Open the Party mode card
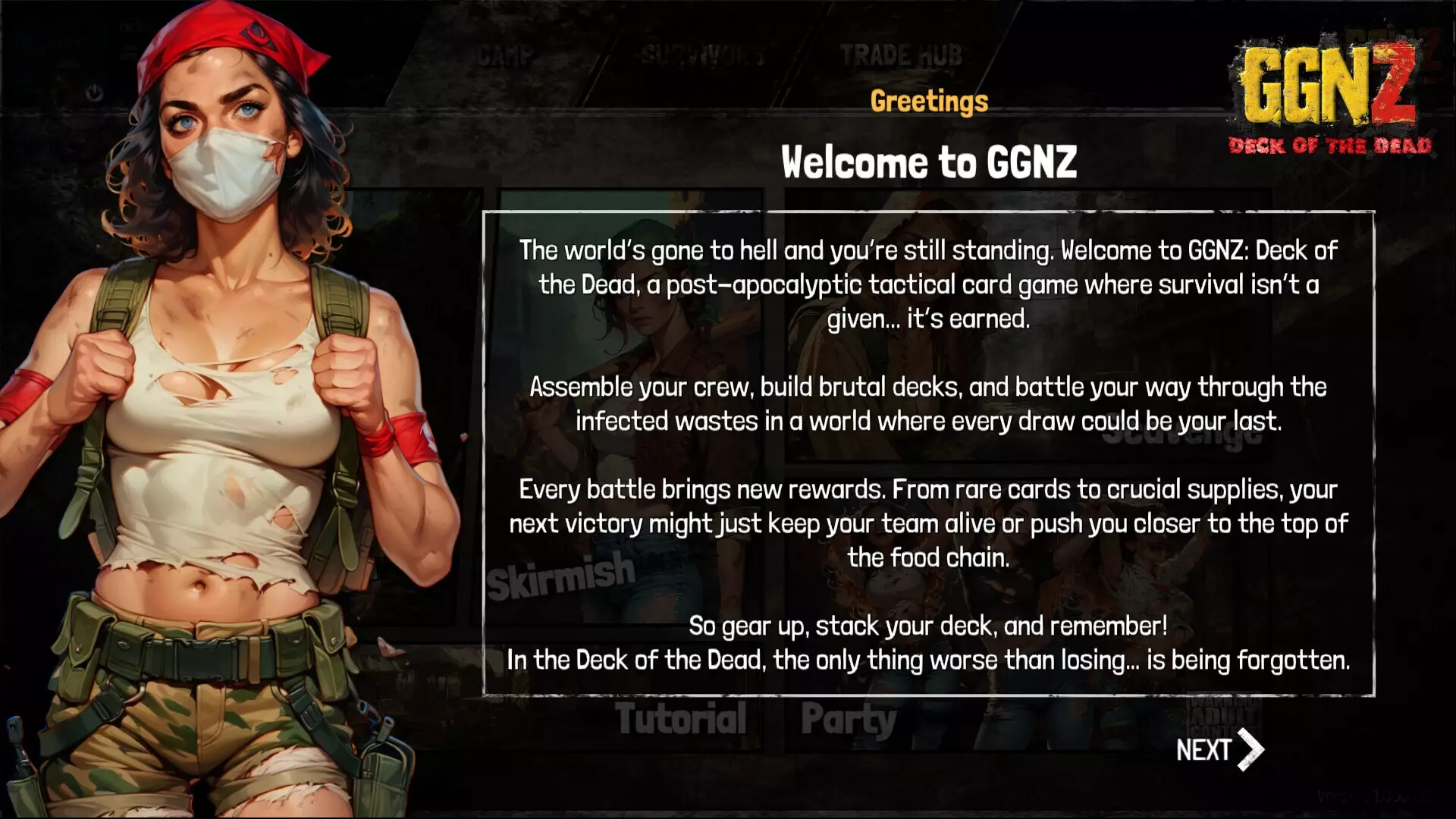The height and width of the screenshot is (819, 1456). point(849,719)
